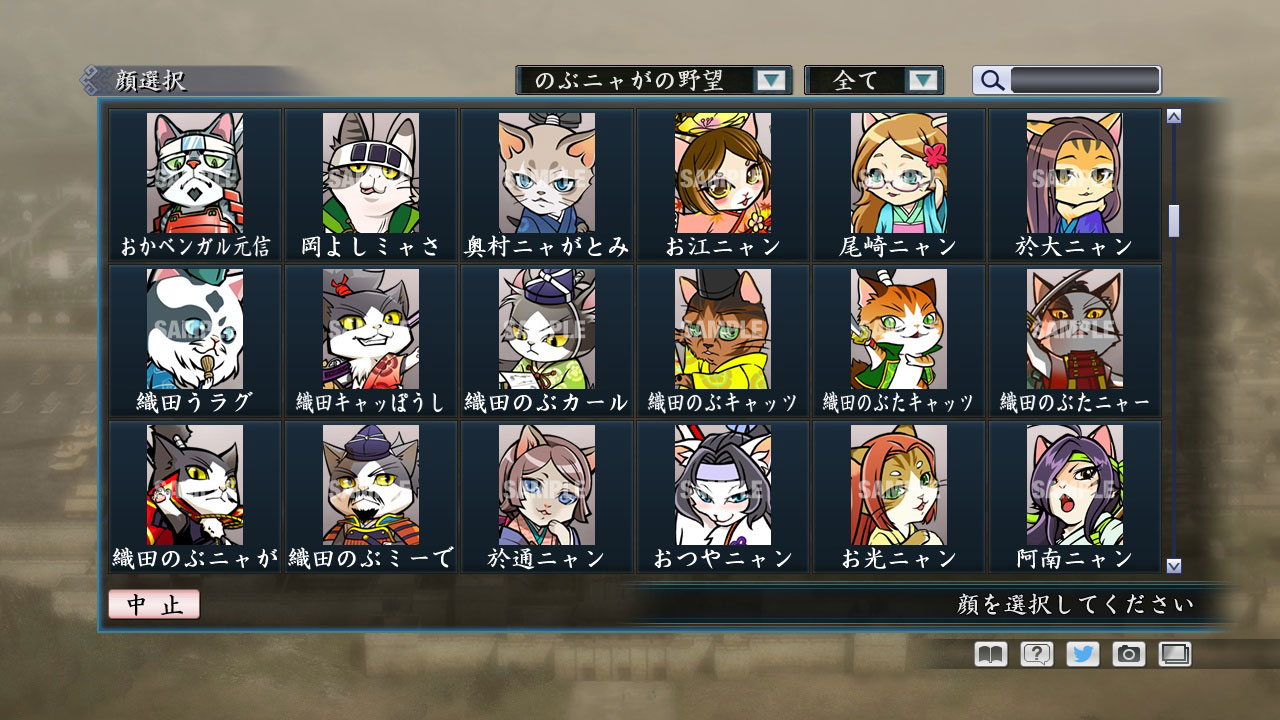Select the 織田うラグ portrait
The height and width of the screenshot is (720, 1280).
tap(196, 330)
